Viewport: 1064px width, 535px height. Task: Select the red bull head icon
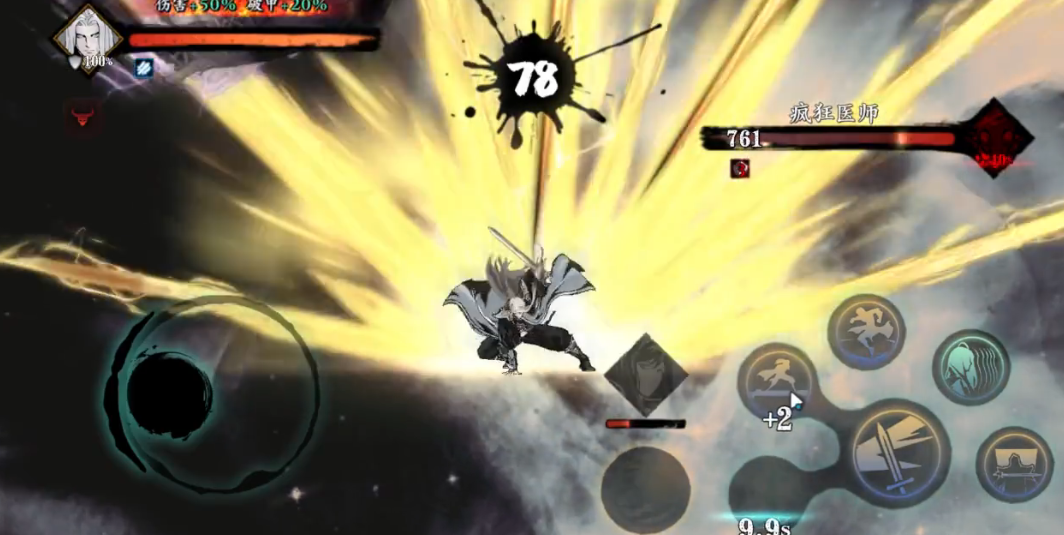click(x=82, y=117)
